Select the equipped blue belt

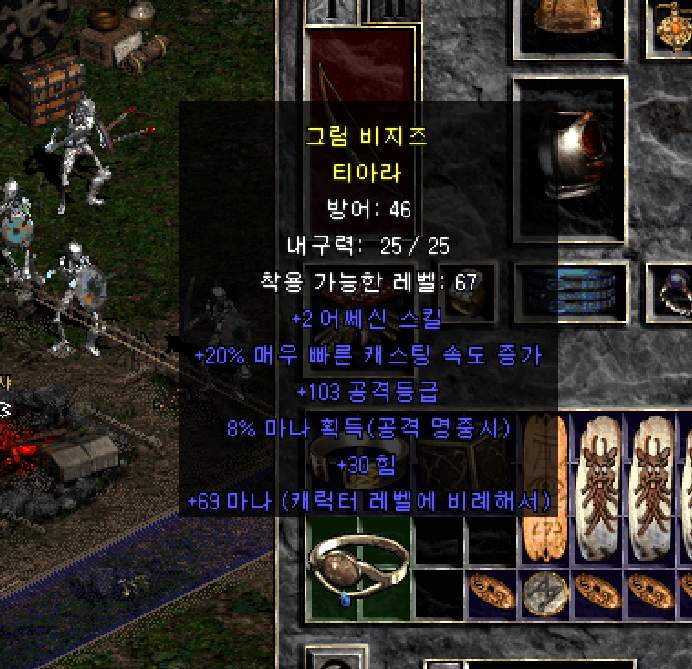(x=572, y=291)
